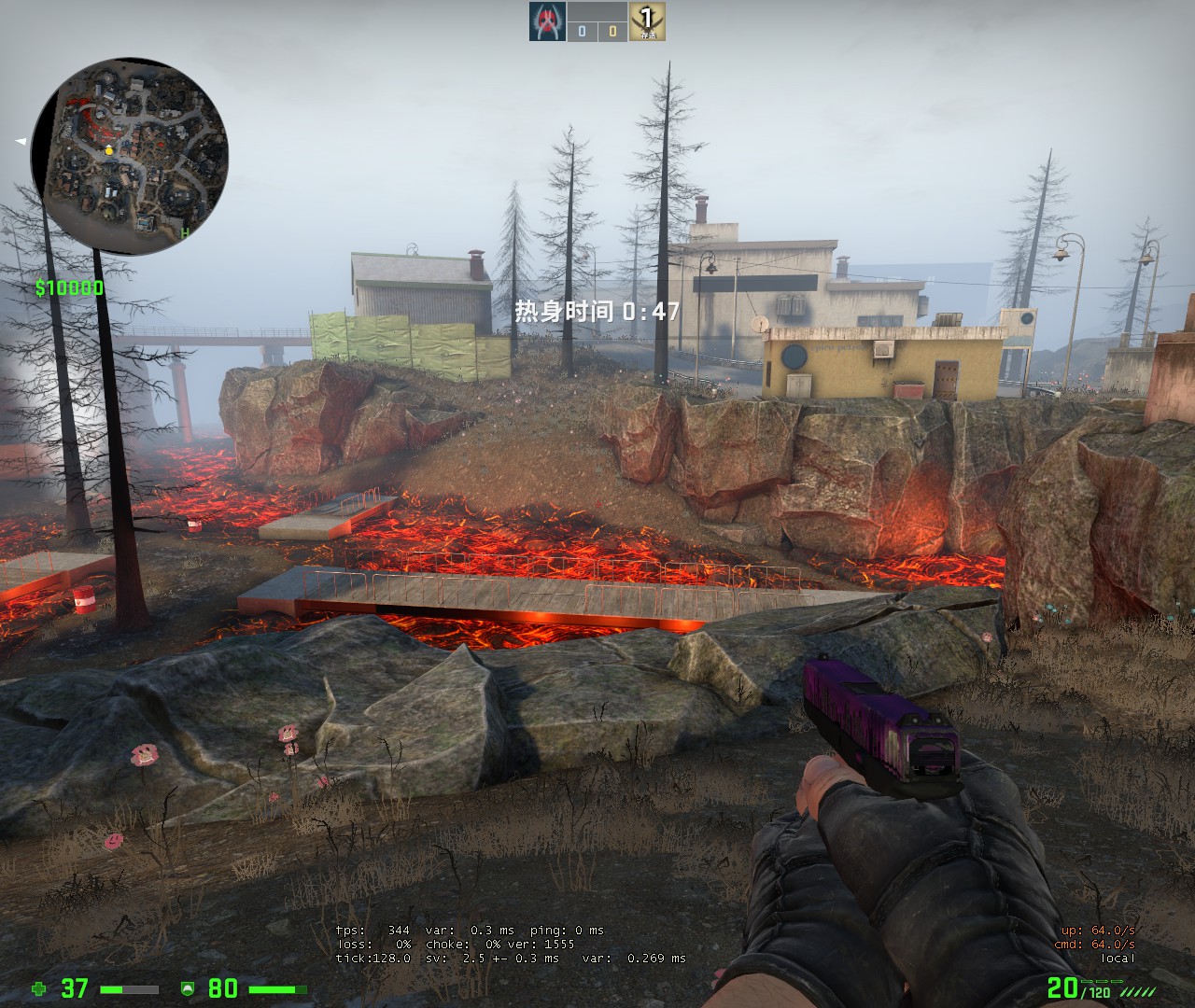Image resolution: width=1195 pixels, height=1008 pixels.
Task: Select the red team emblem on the scoreboard
Action: click(547, 21)
